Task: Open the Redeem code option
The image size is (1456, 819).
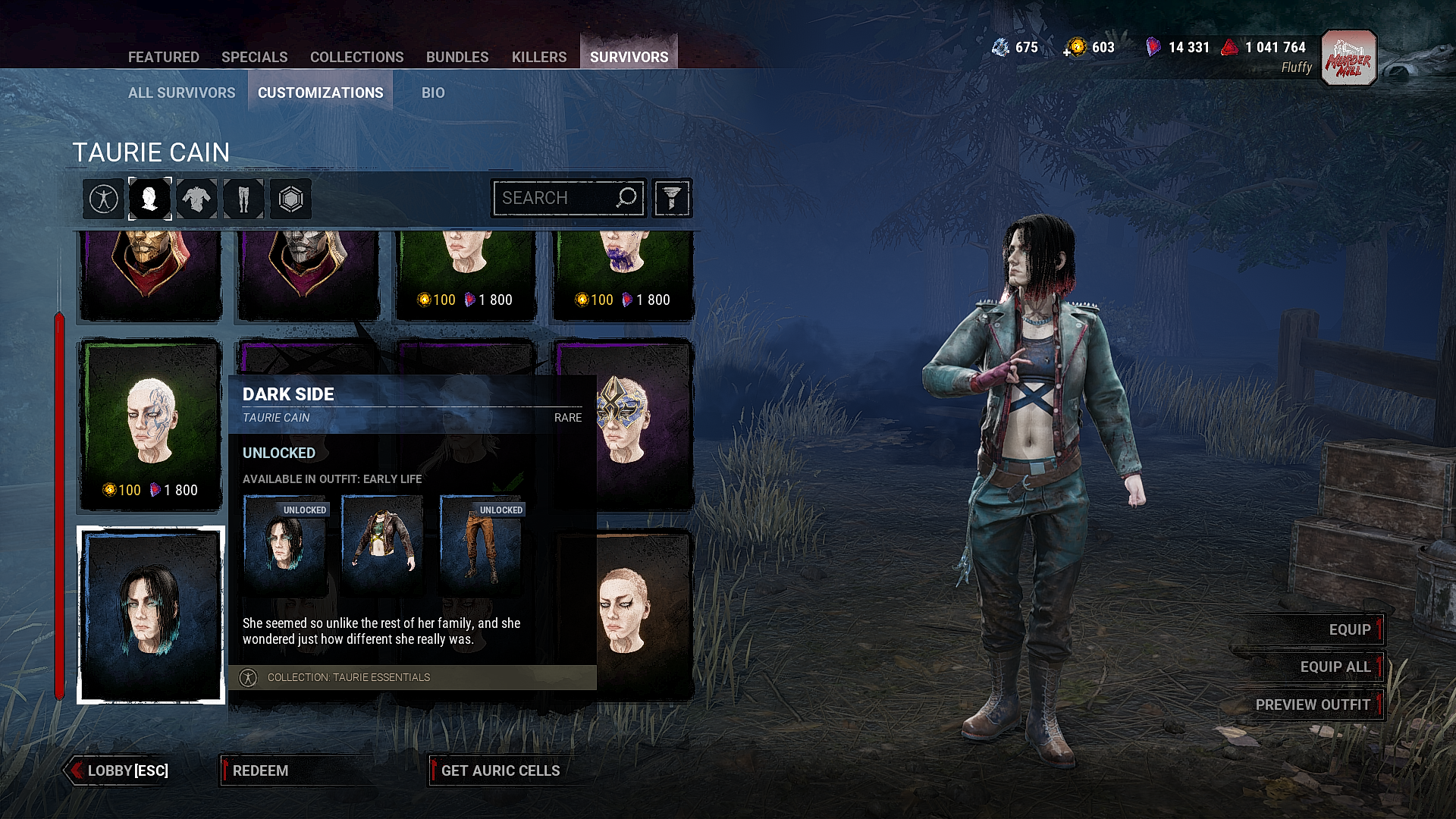Action: pos(260,770)
